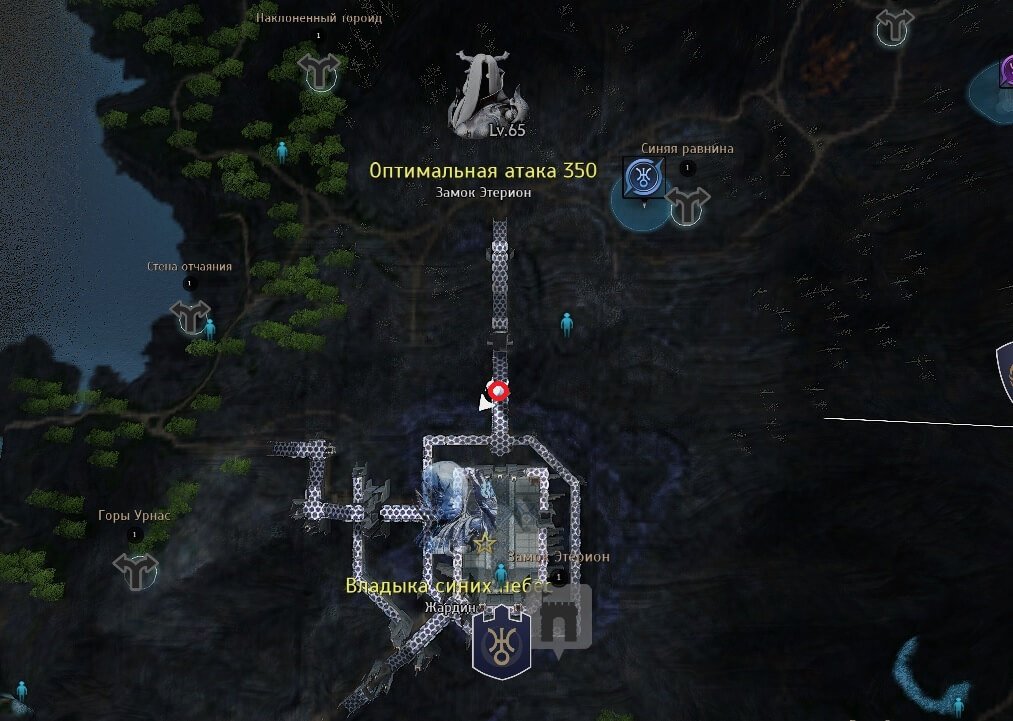Click the gray Синяя равнина node marker

[x=688, y=205]
